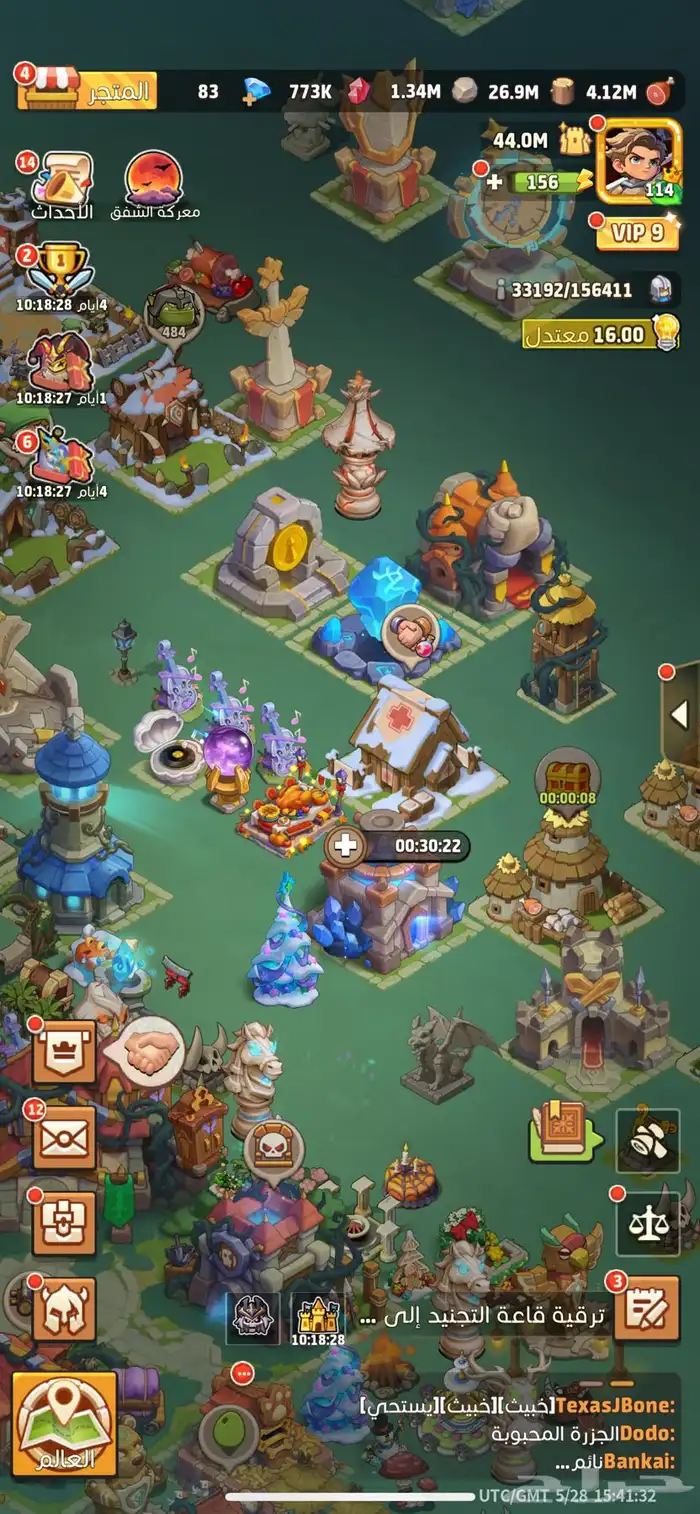Open the العالم world map button
This screenshot has height=1514, width=700.
pos(65,1424)
